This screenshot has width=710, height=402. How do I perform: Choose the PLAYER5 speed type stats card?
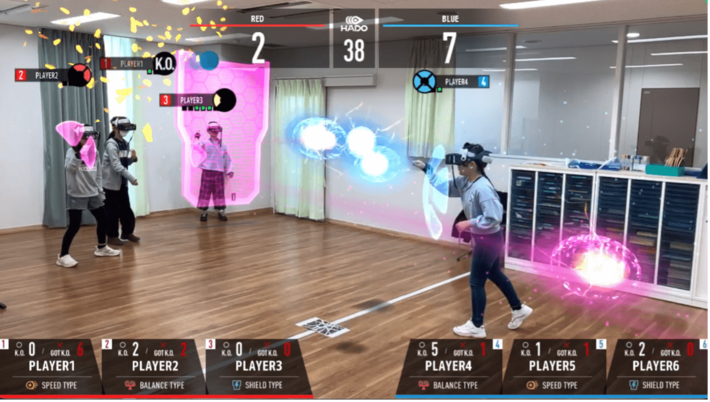coord(556,366)
